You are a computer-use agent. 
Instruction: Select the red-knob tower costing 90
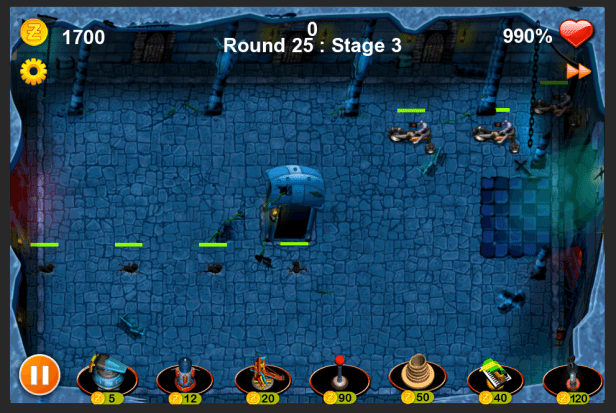click(339, 377)
